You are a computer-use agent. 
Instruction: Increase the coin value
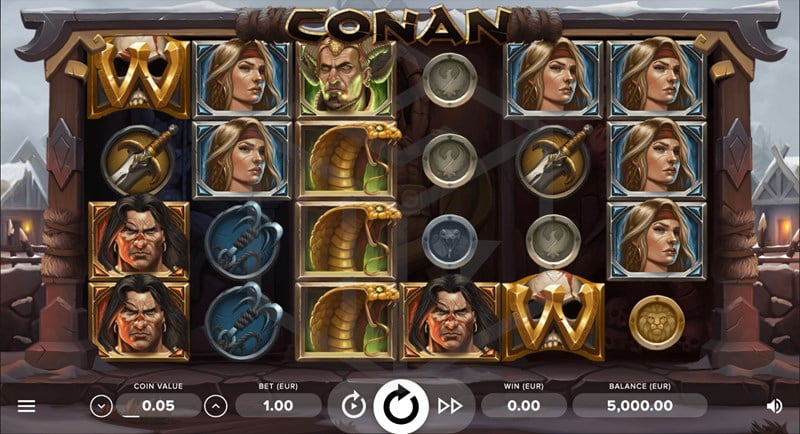[x=216, y=406]
